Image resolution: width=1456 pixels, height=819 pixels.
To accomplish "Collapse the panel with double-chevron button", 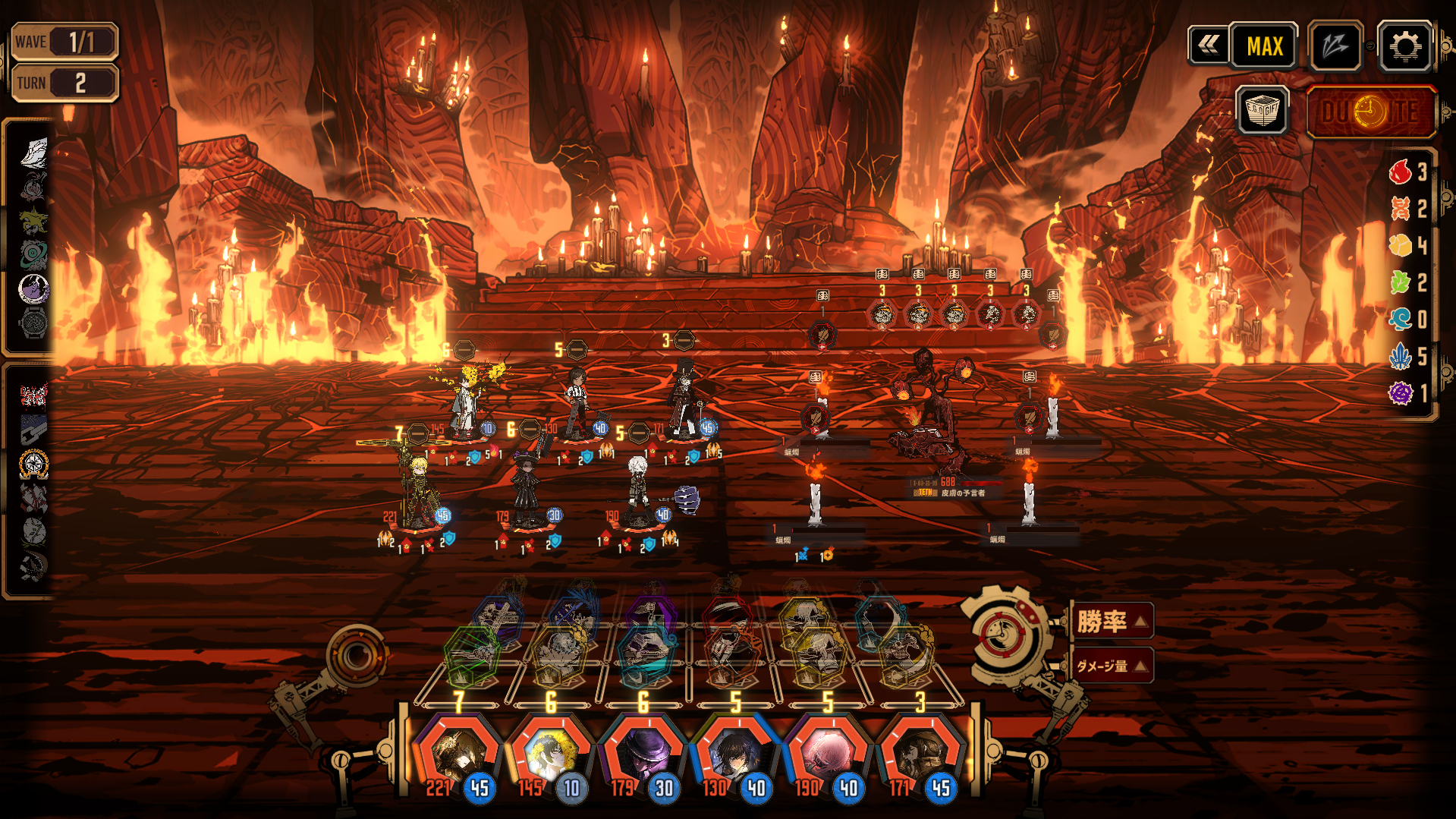I will point(1208,46).
